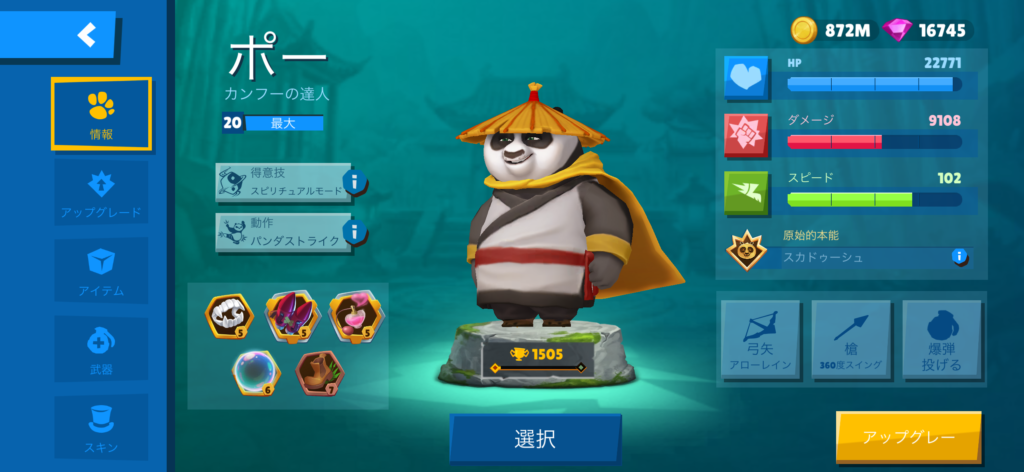Screen dimensions: 1024x472
Task: Choose the 弓矢 アローレイン weapon
Action: [760, 340]
